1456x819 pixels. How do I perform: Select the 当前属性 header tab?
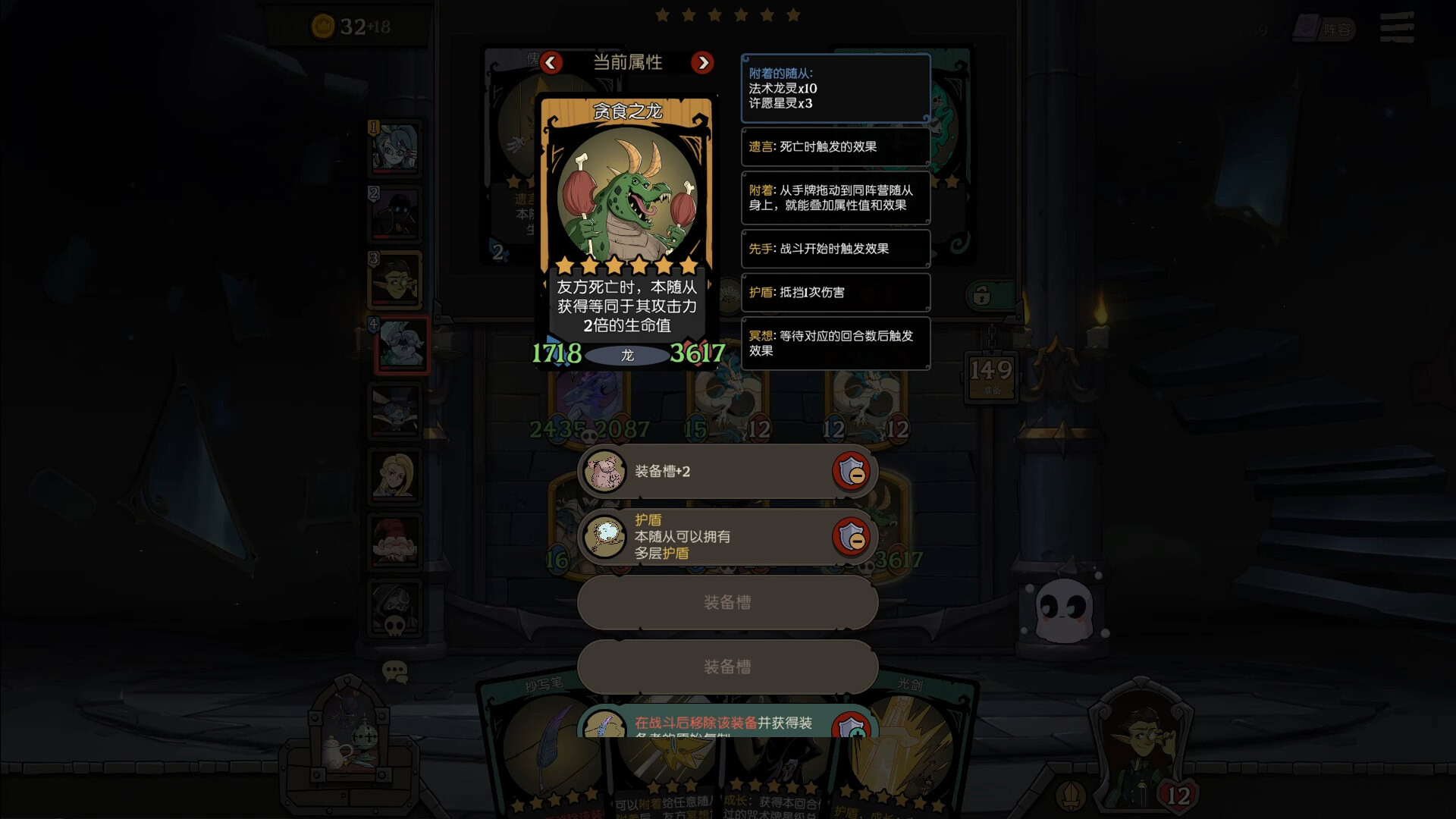tap(627, 64)
